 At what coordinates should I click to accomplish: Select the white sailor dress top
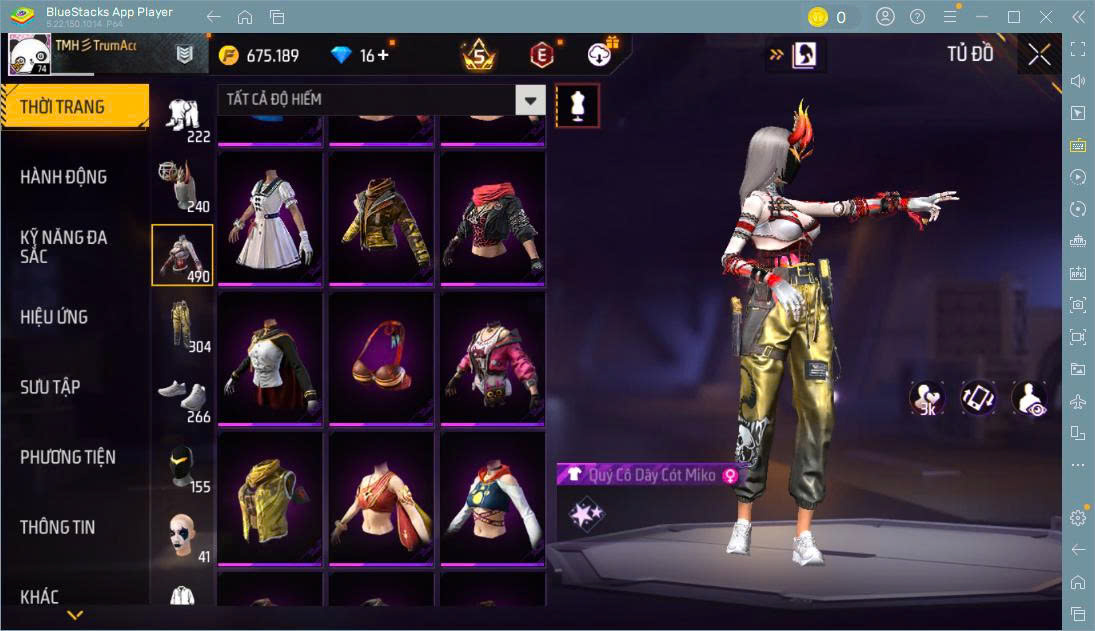pyautogui.click(x=270, y=218)
